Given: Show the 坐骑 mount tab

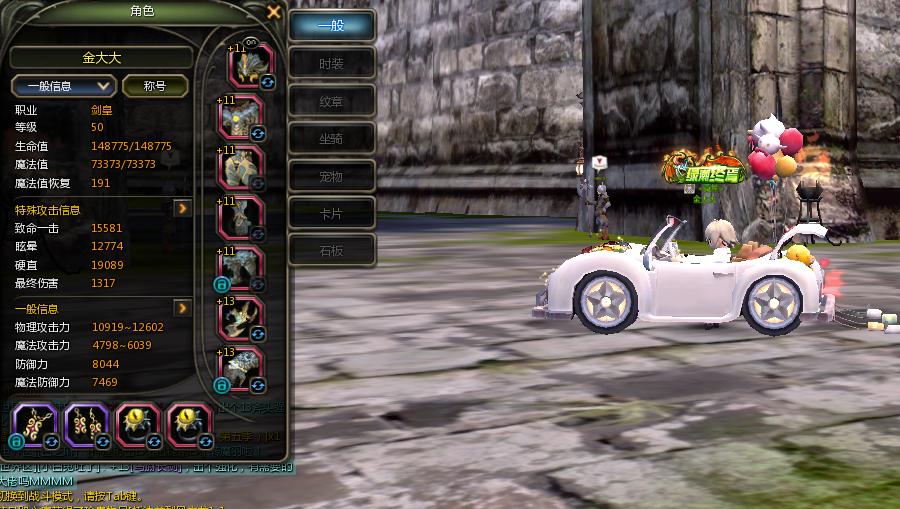Looking at the screenshot, I should (331, 138).
